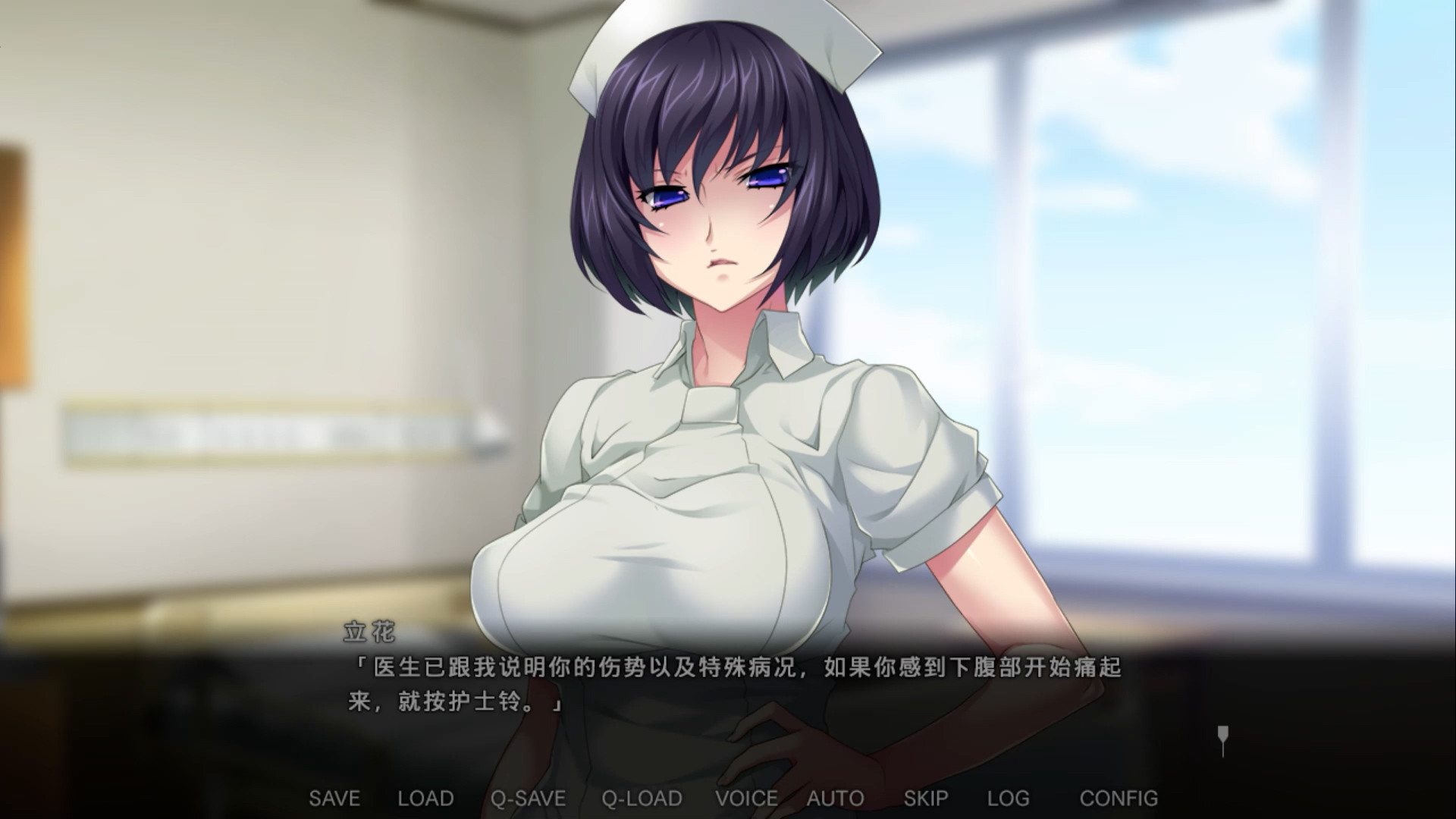Open the LOAD screen

click(425, 798)
